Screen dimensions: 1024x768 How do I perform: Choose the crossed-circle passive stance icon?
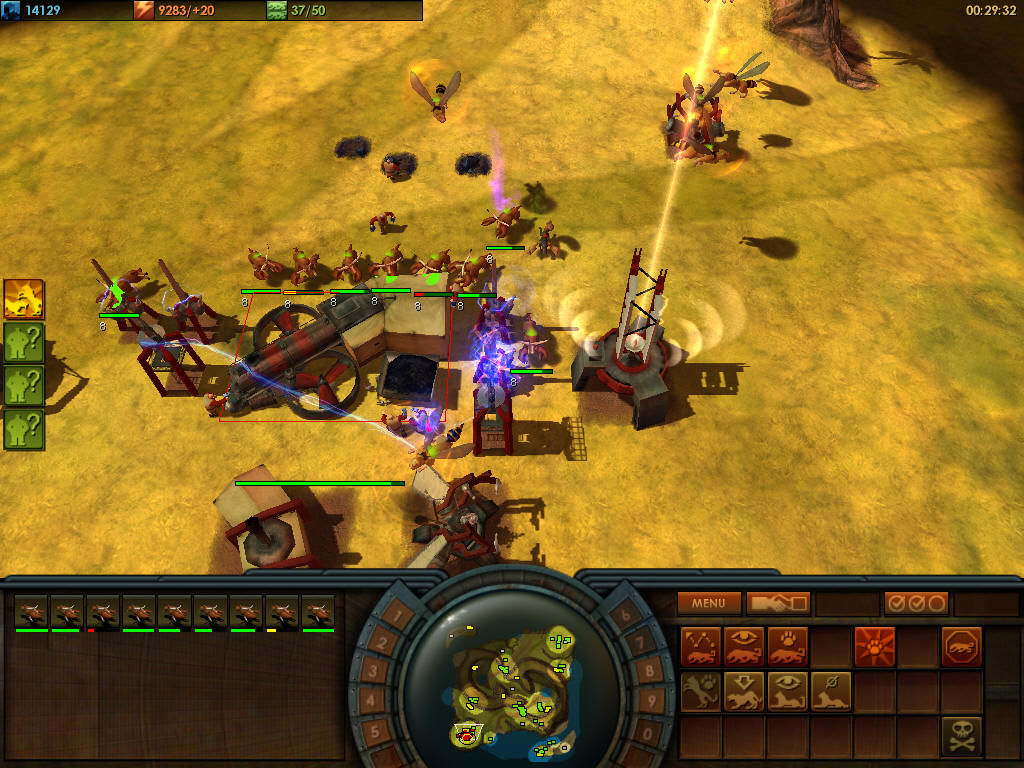[831, 691]
